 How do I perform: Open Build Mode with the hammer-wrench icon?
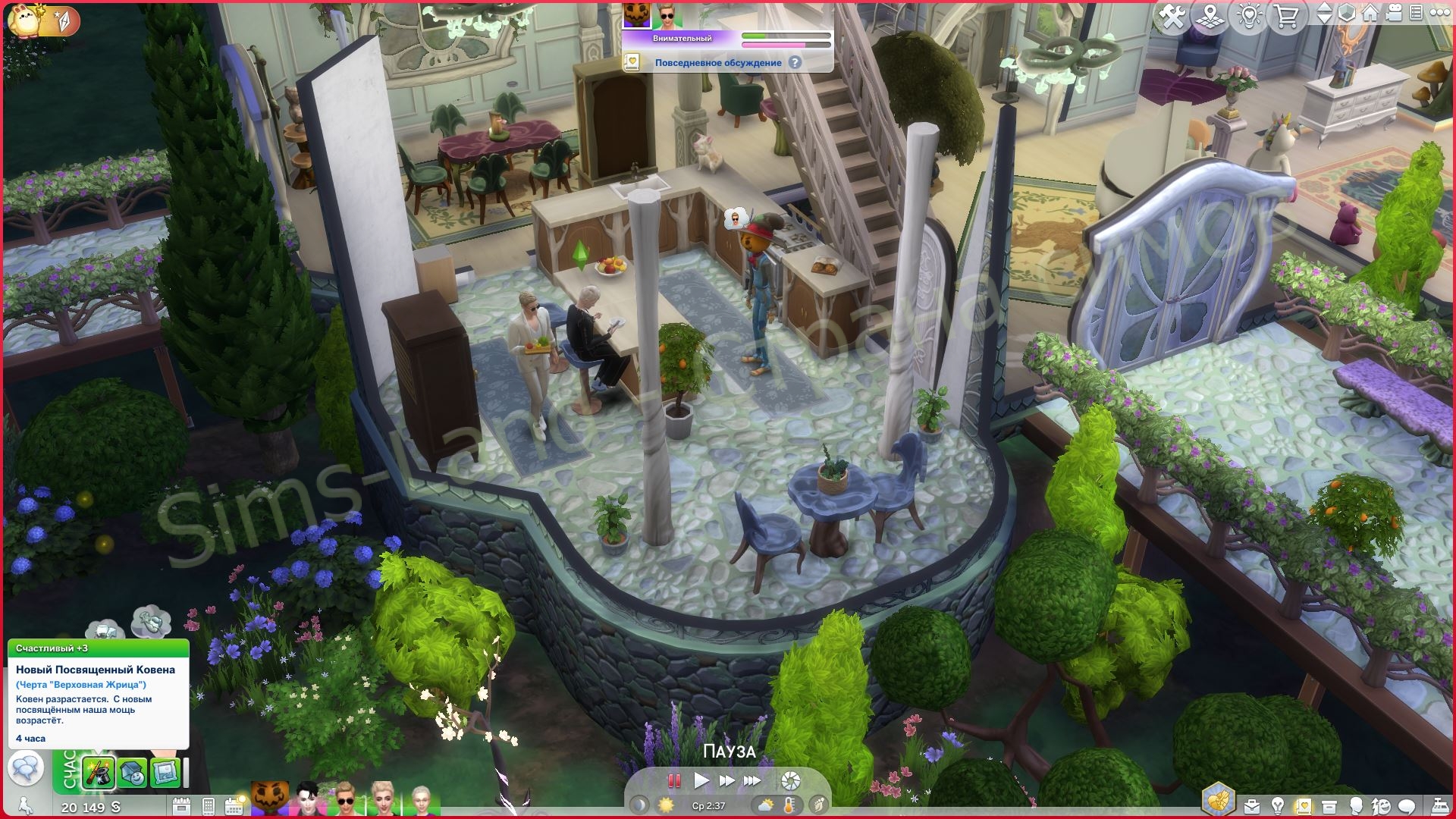(1172, 16)
